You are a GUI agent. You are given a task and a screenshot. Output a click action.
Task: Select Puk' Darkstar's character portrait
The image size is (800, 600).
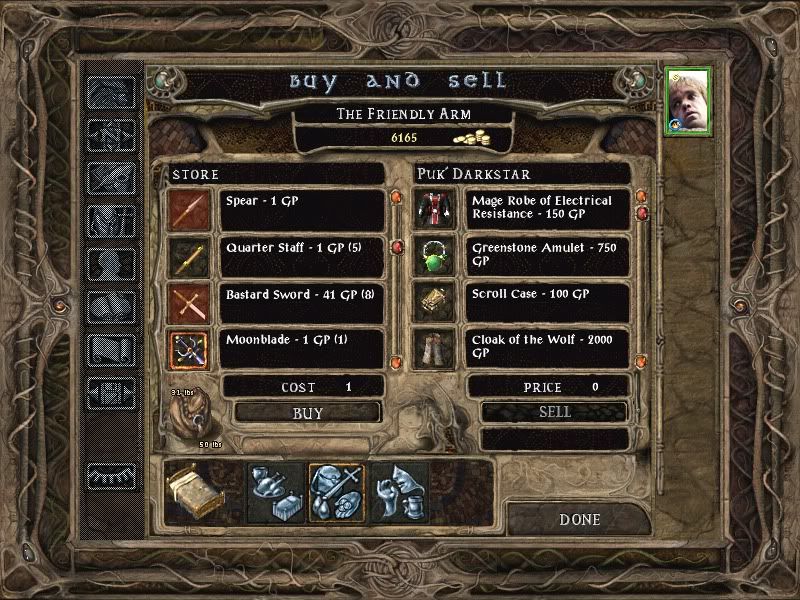[688, 101]
